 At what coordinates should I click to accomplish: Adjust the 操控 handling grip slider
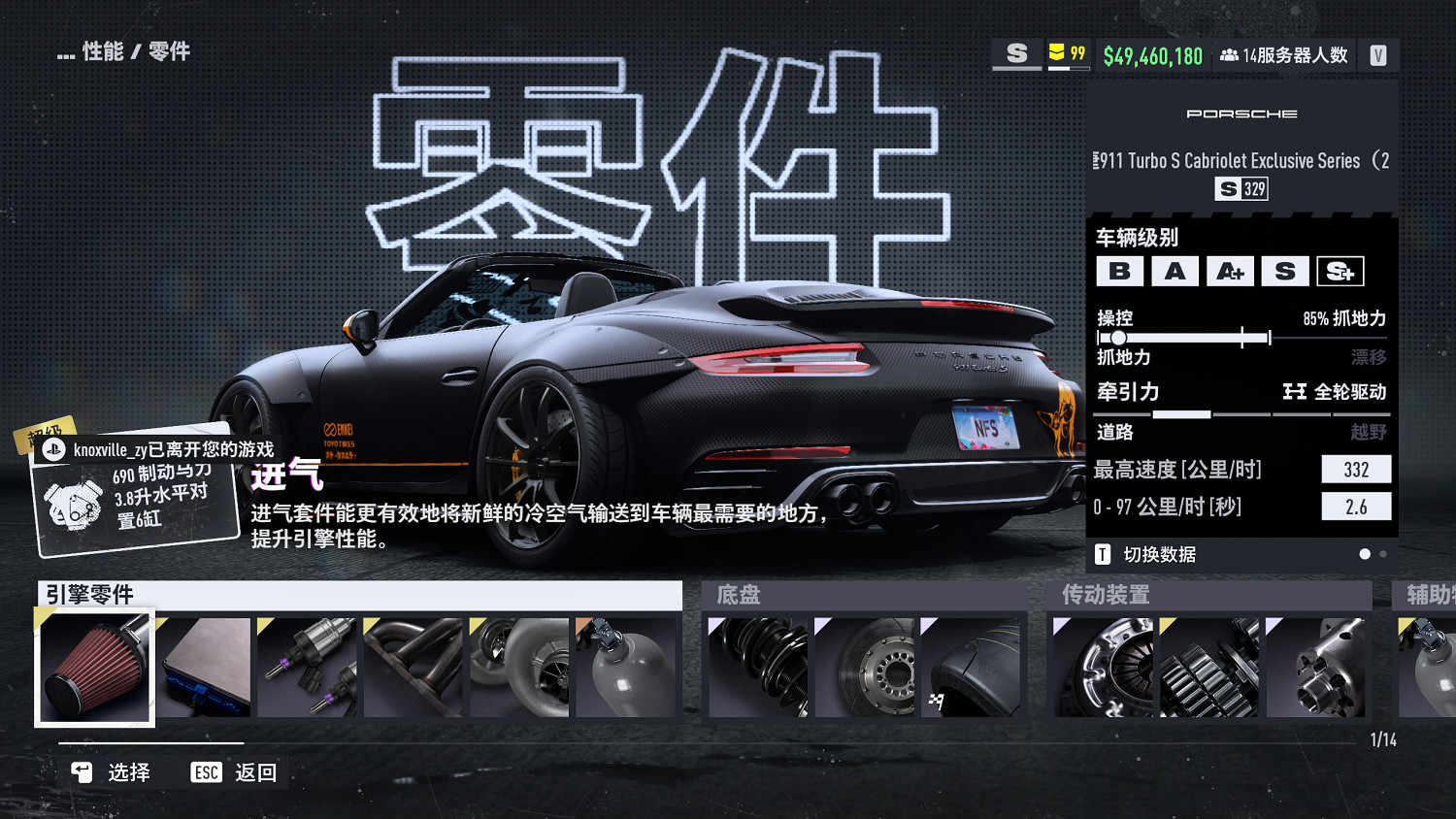tap(1120, 337)
